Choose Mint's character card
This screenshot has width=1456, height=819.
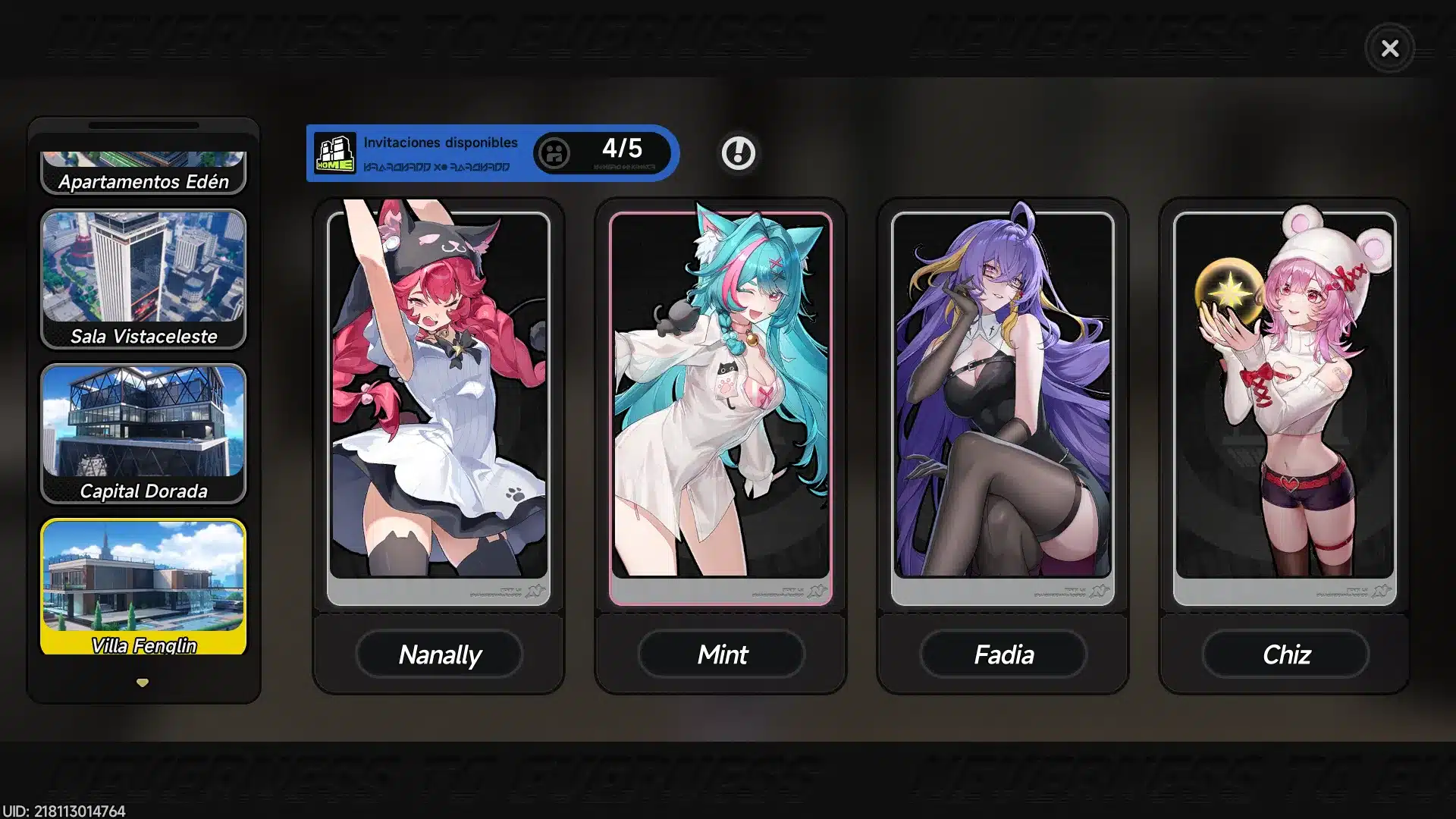(x=720, y=402)
